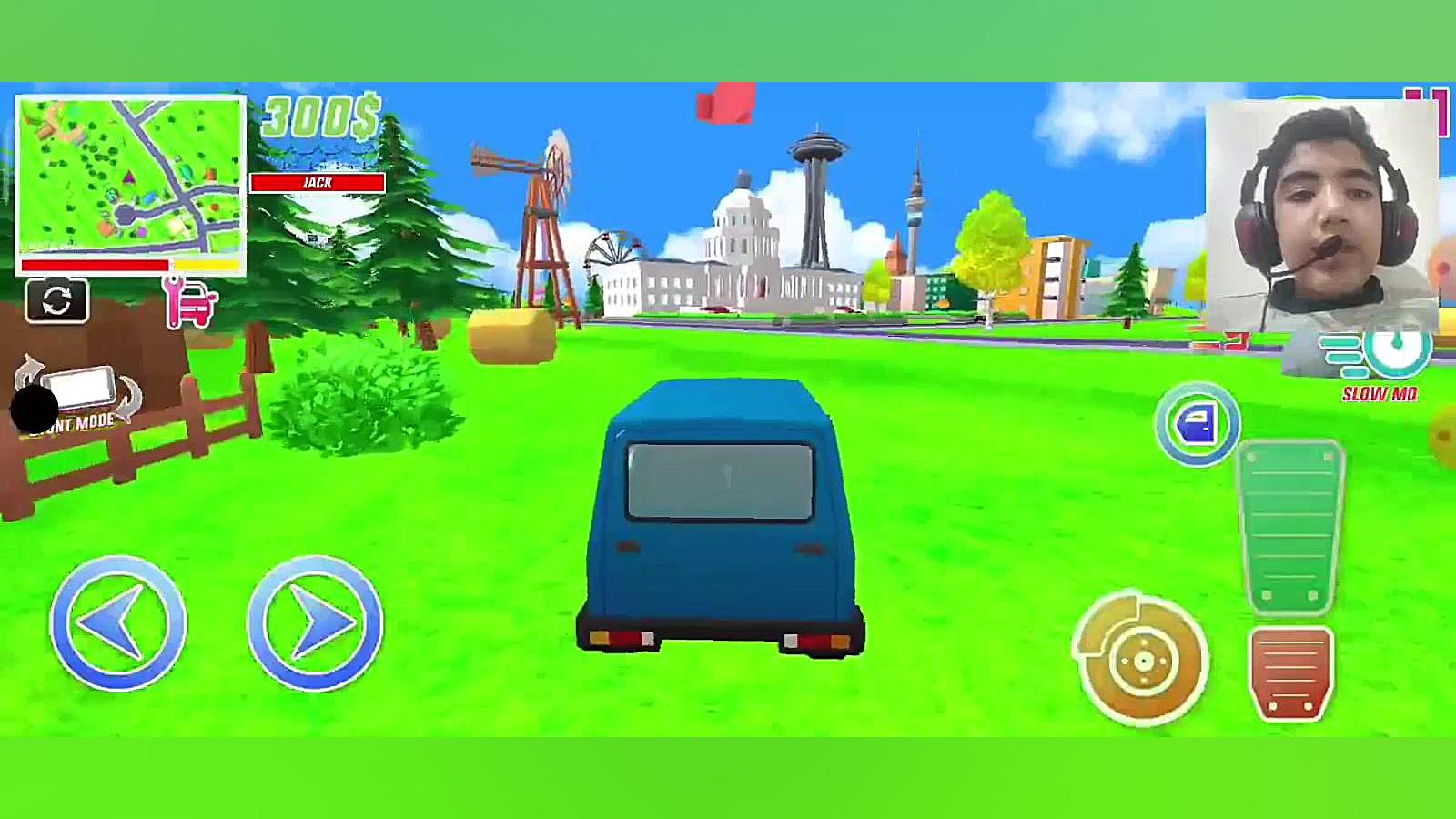The height and width of the screenshot is (819, 1456).
Task: Exit the vehicle using the car door icon
Action: point(1197,425)
